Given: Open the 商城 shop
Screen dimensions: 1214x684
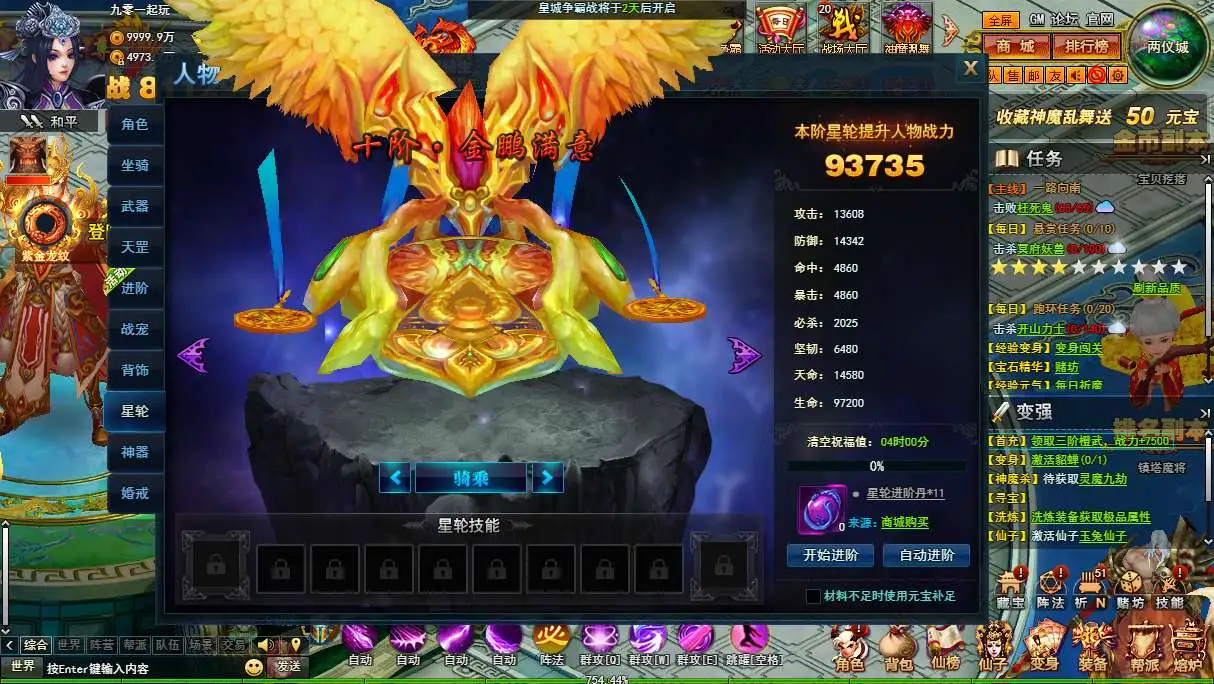Looking at the screenshot, I should 1015,46.
